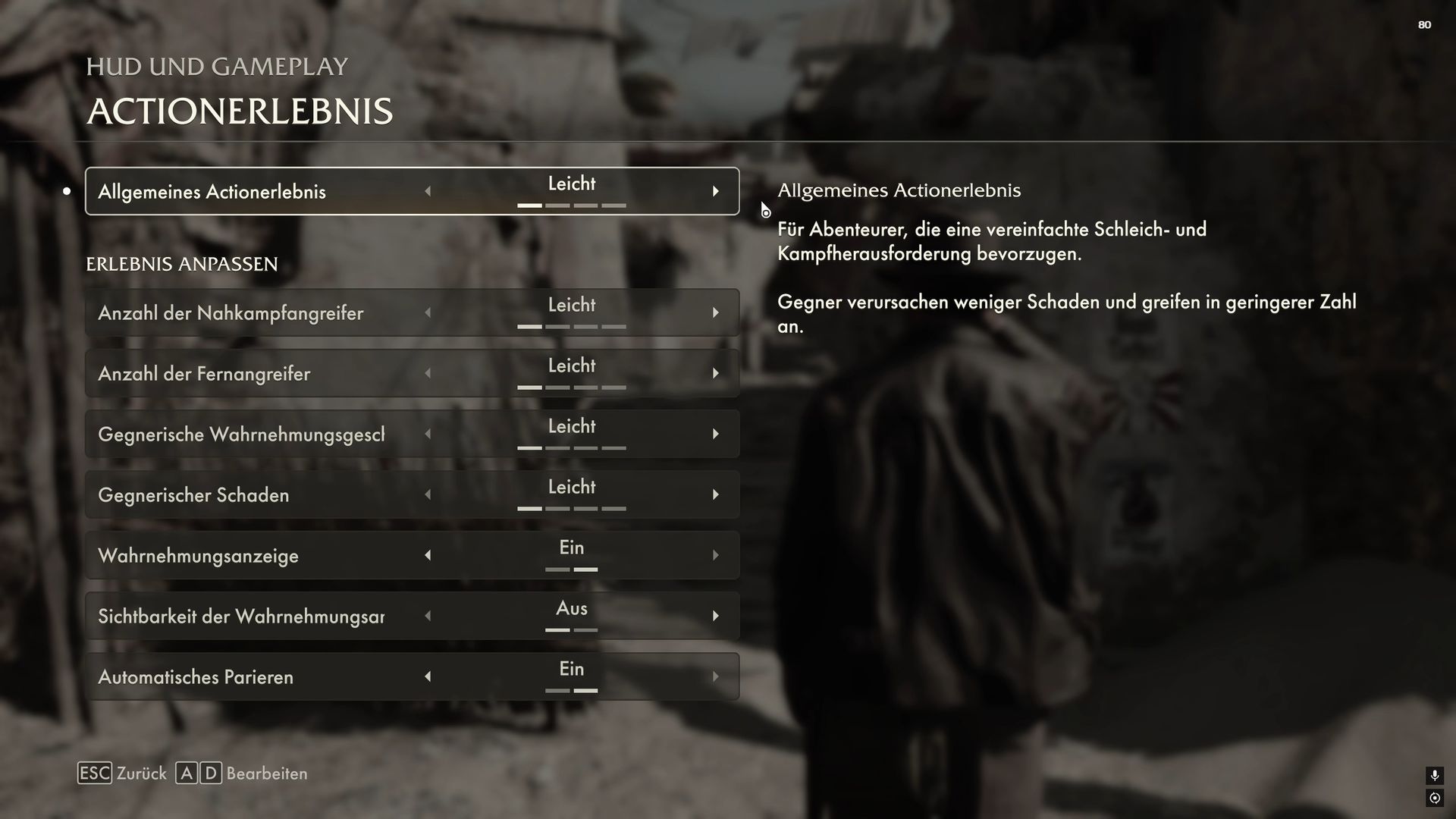Image resolution: width=1456 pixels, height=819 pixels.
Task: Select the Gegnerischer Schaden setting
Action: [x=193, y=495]
